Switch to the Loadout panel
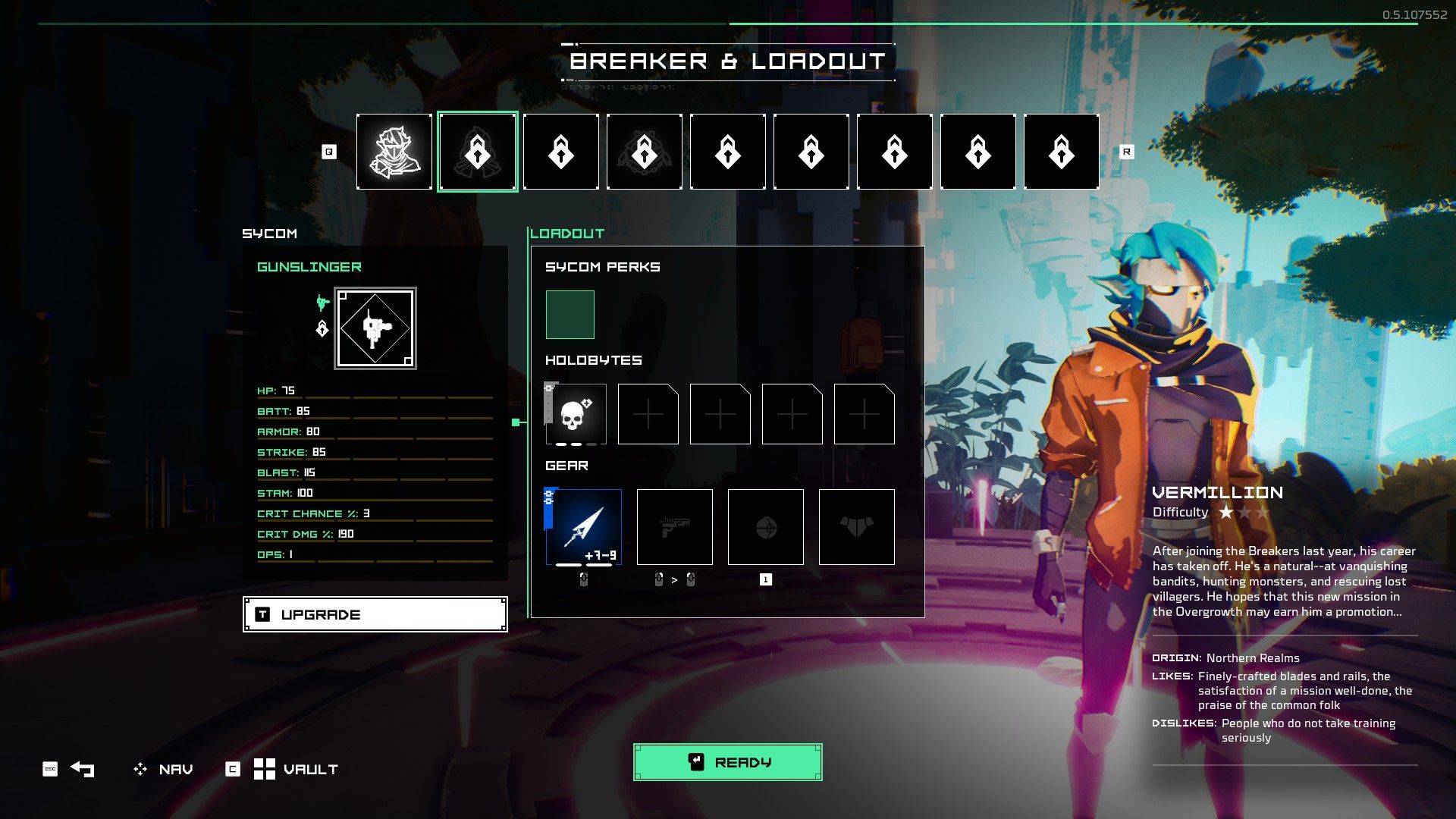The image size is (1456, 819). (x=567, y=234)
